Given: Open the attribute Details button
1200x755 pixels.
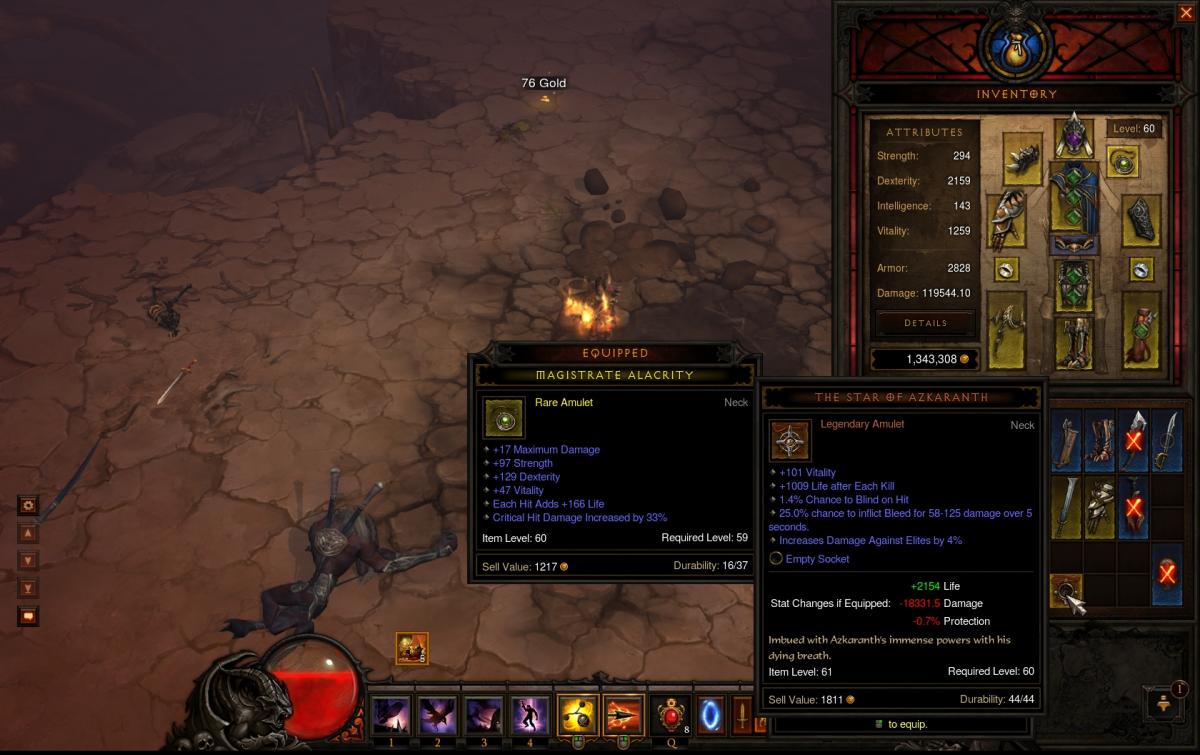Looking at the screenshot, I should [x=925, y=323].
